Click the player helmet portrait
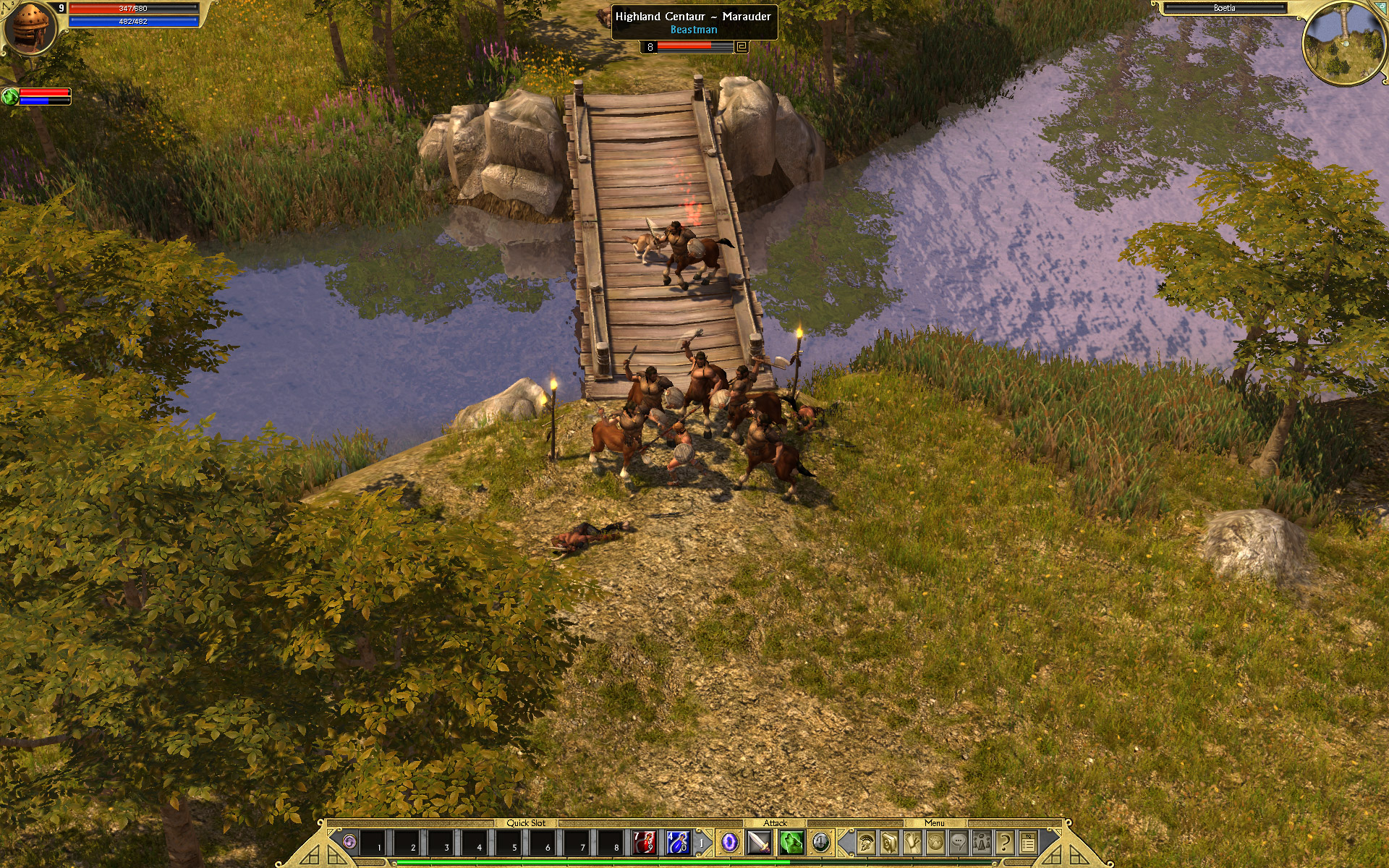Viewport: 1389px width, 868px height. [x=30, y=29]
